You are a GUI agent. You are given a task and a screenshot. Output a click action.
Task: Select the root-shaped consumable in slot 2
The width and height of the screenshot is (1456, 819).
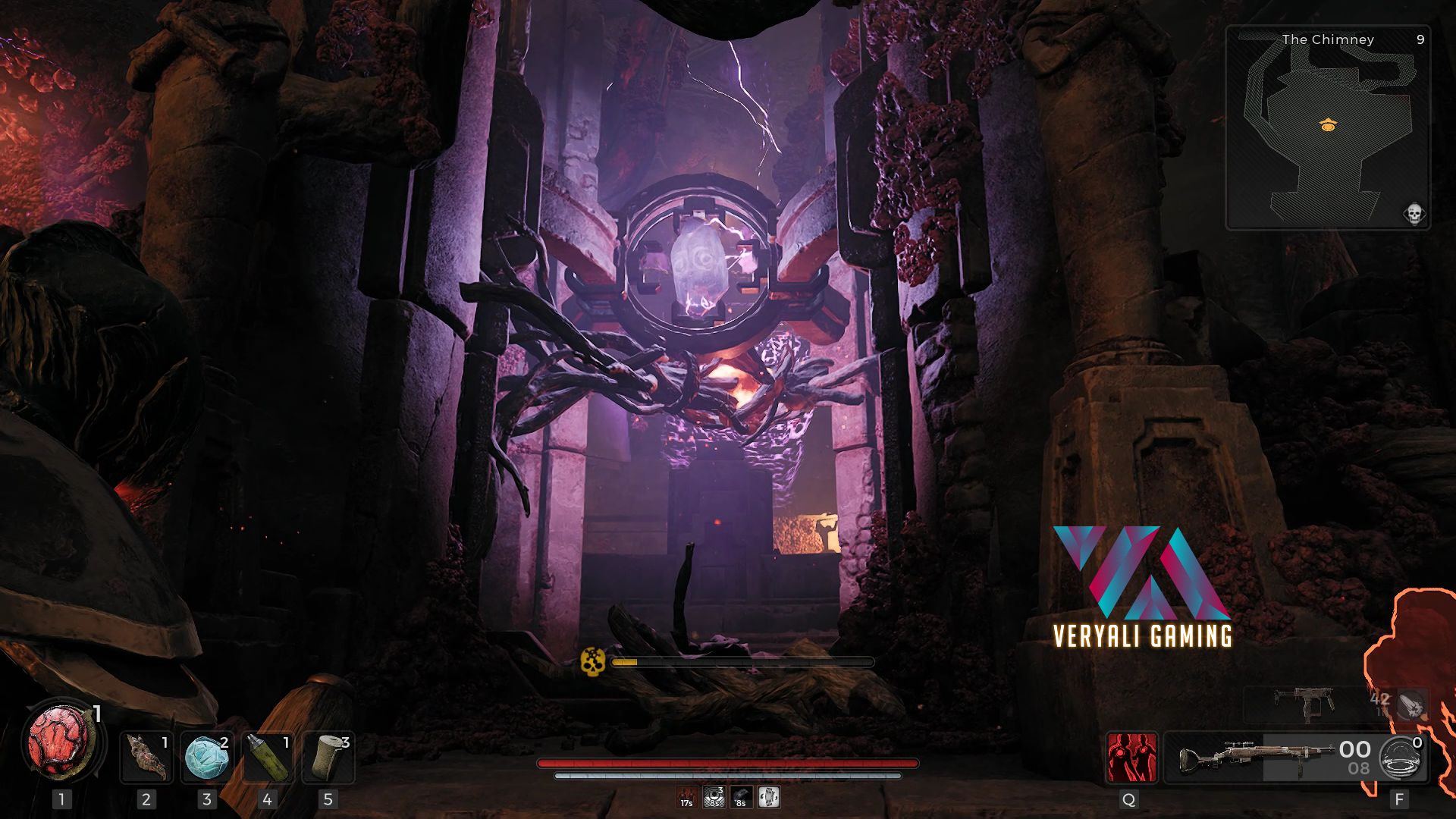(146, 757)
